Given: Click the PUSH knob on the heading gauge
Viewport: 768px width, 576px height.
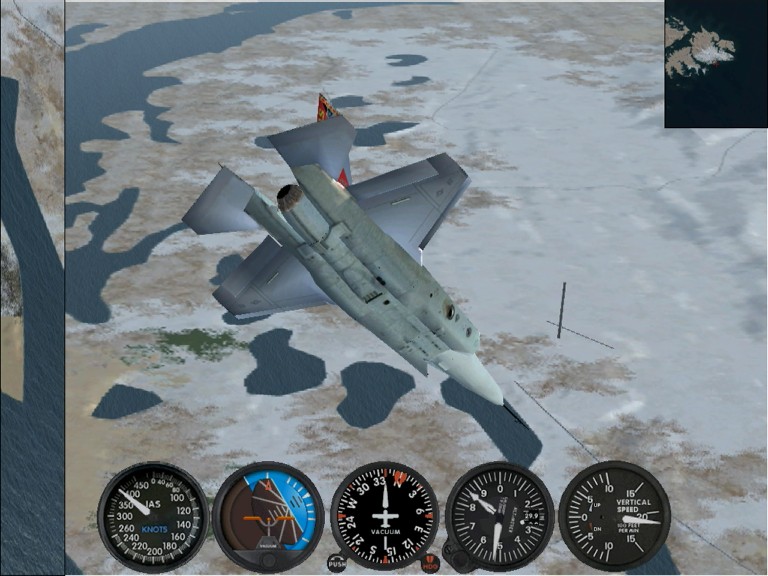Looking at the screenshot, I should point(337,563).
